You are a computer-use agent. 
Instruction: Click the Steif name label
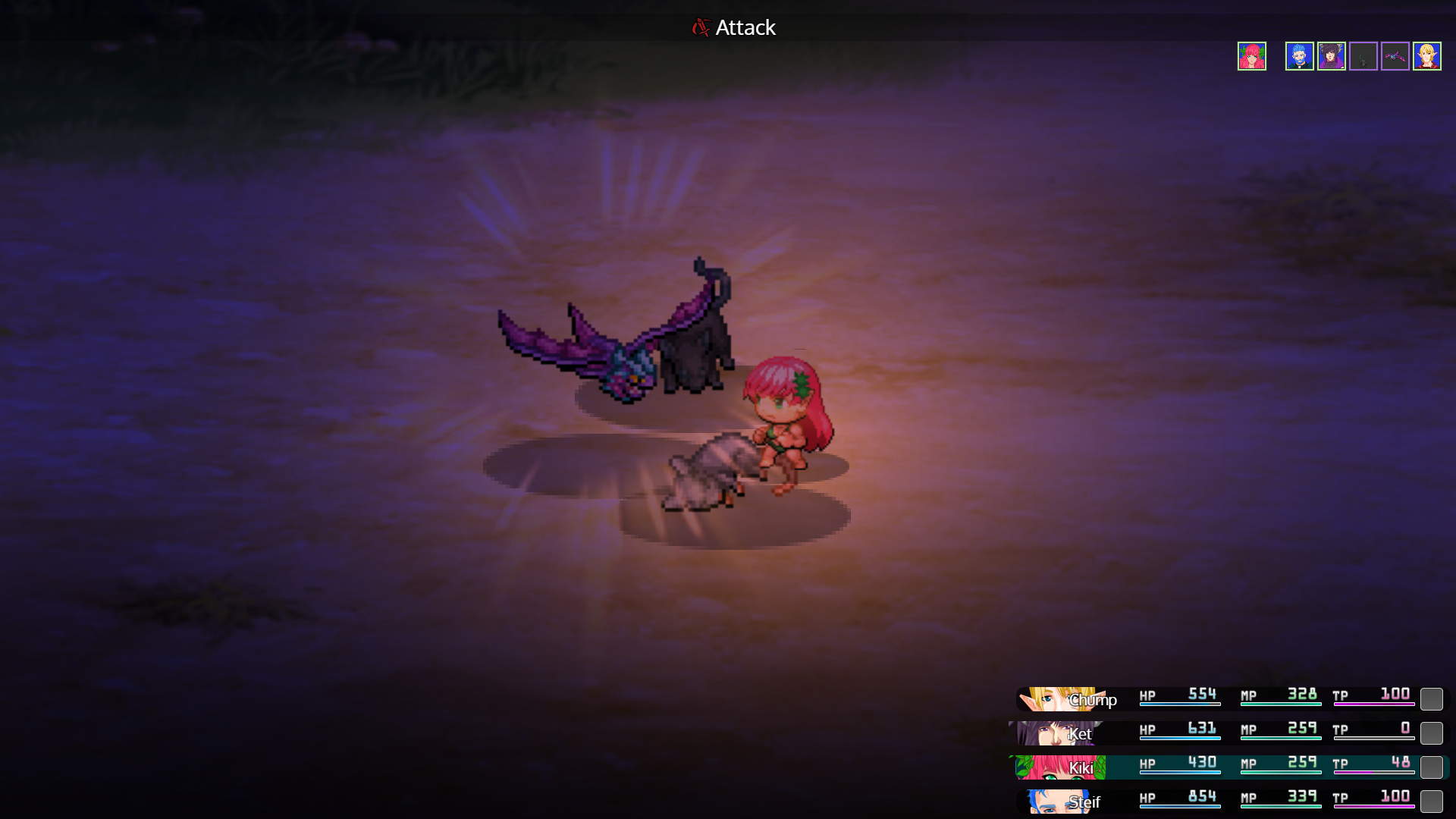coord(1084,802)
